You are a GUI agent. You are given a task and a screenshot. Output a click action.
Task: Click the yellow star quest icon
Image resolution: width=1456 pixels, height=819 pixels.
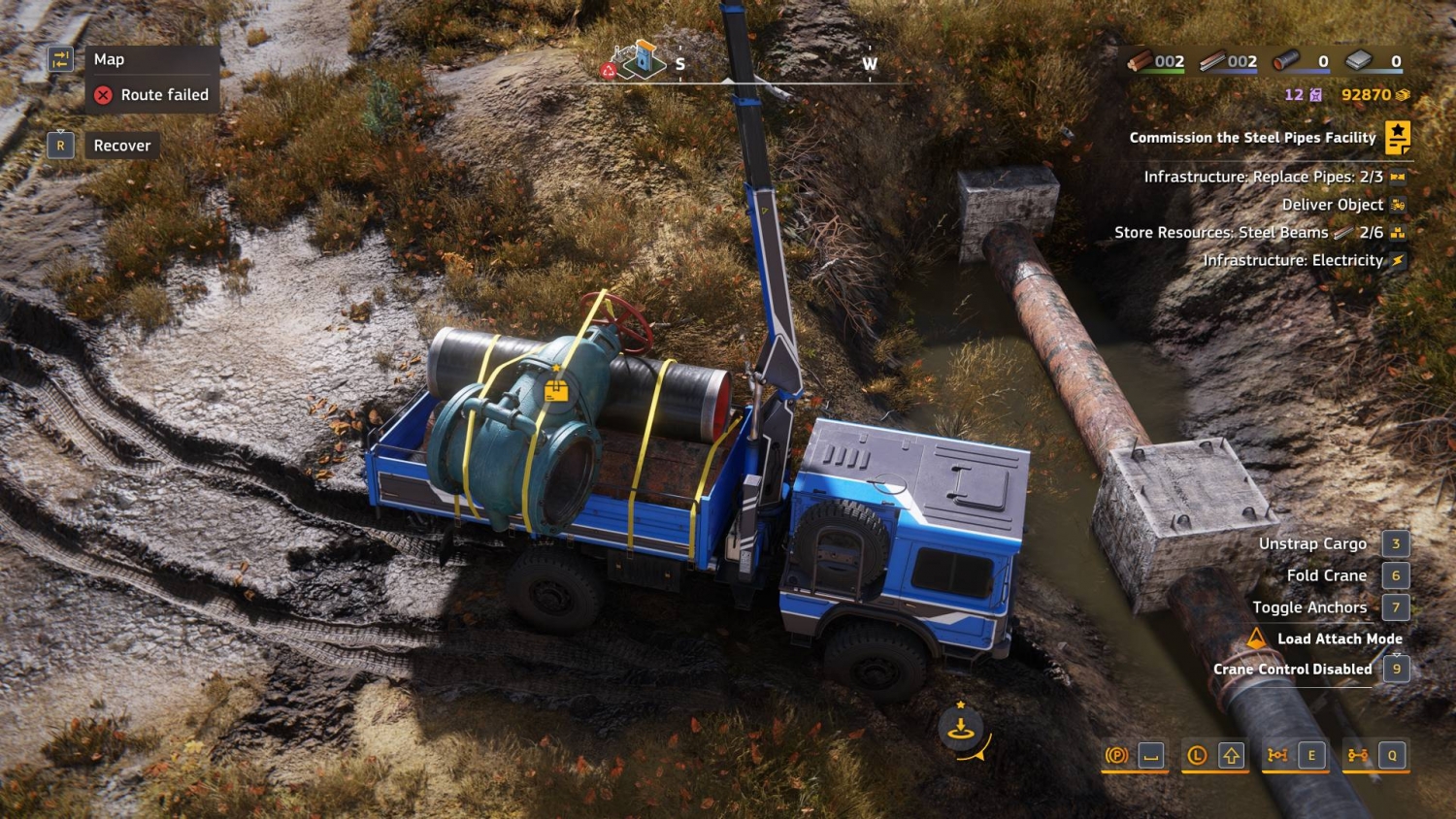[x=1398, y=137]
